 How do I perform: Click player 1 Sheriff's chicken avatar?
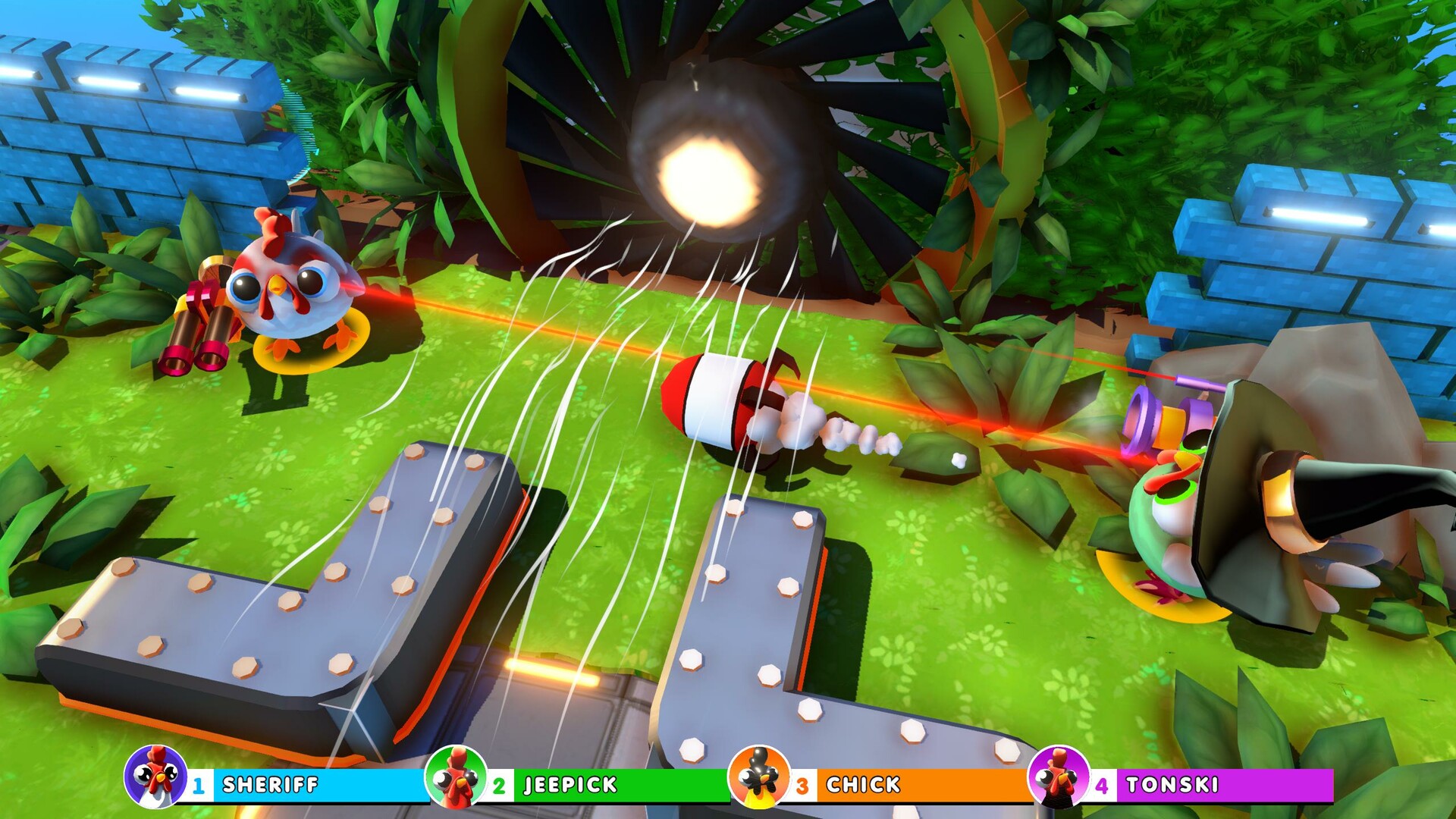coord(155,777)
